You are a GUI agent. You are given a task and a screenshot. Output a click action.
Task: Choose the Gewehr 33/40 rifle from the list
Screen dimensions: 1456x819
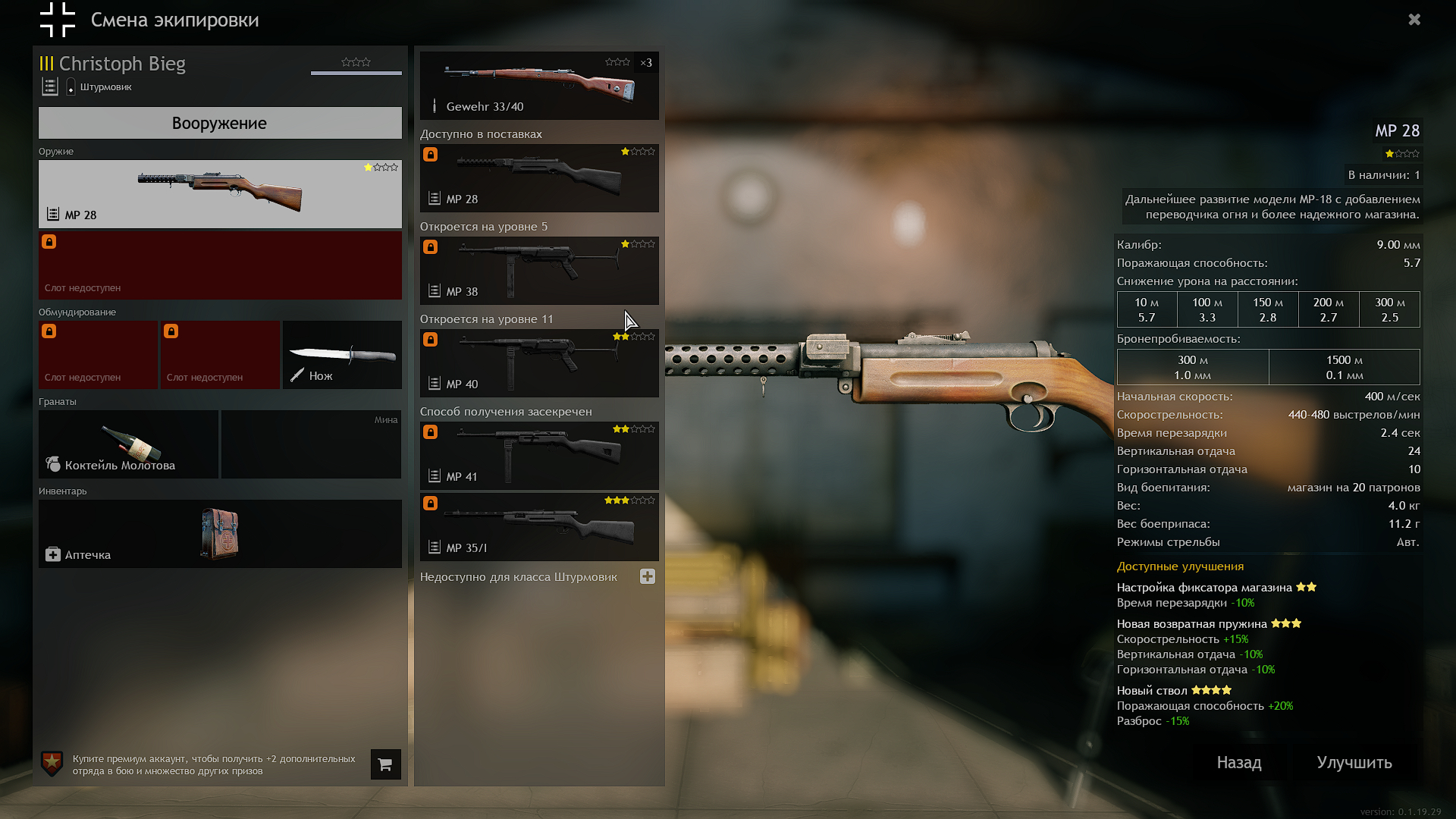click(539, 86)
